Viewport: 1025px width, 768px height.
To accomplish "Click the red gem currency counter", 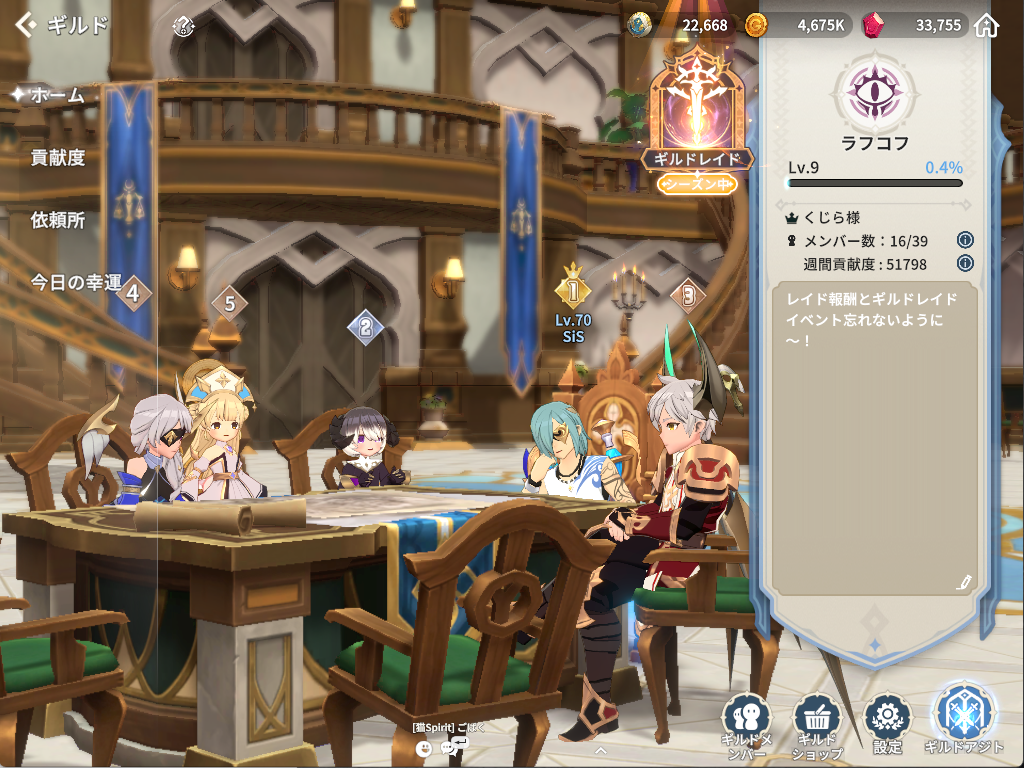I will point(913,25).
